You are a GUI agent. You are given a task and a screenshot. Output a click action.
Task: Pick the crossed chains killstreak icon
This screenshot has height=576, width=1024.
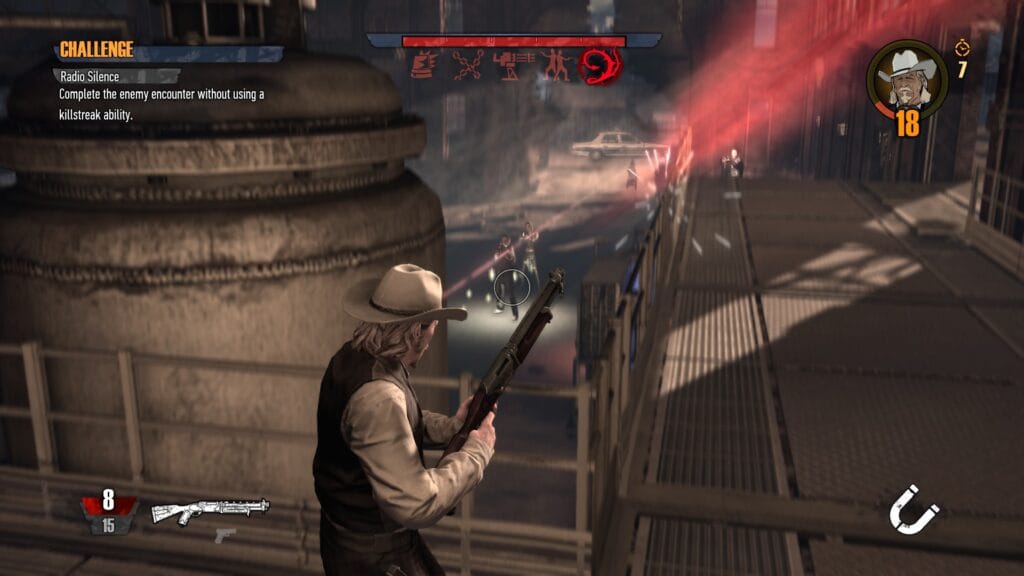[x=468, y=66]
